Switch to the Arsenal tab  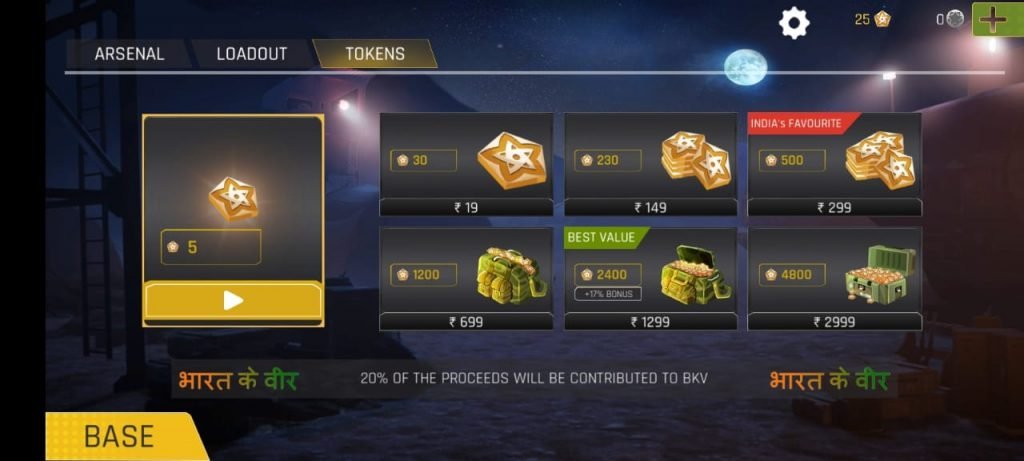click(128, 54)
